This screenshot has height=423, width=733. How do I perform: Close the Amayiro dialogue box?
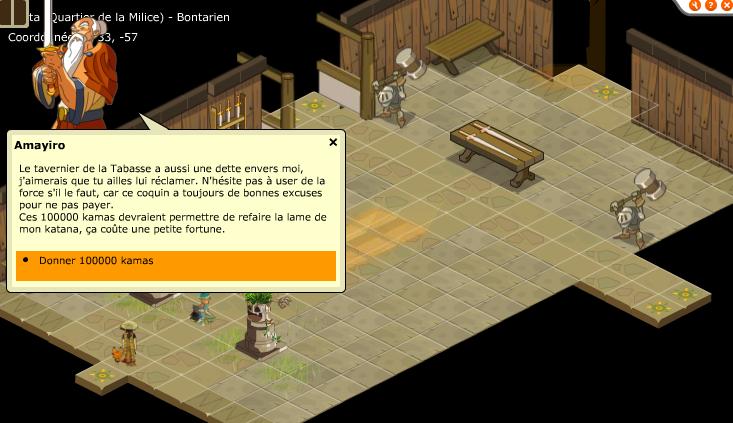click(x=333, y=143)
